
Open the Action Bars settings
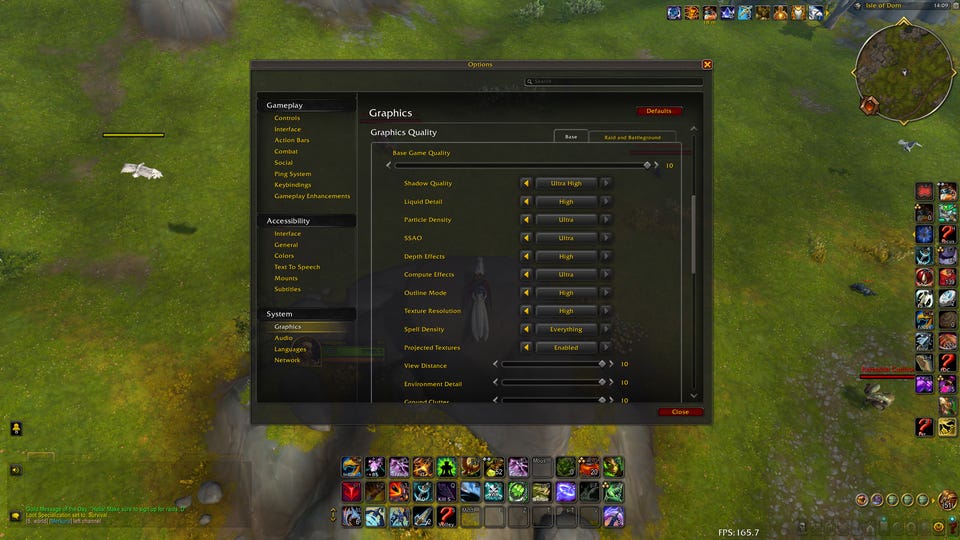[292, 140]
